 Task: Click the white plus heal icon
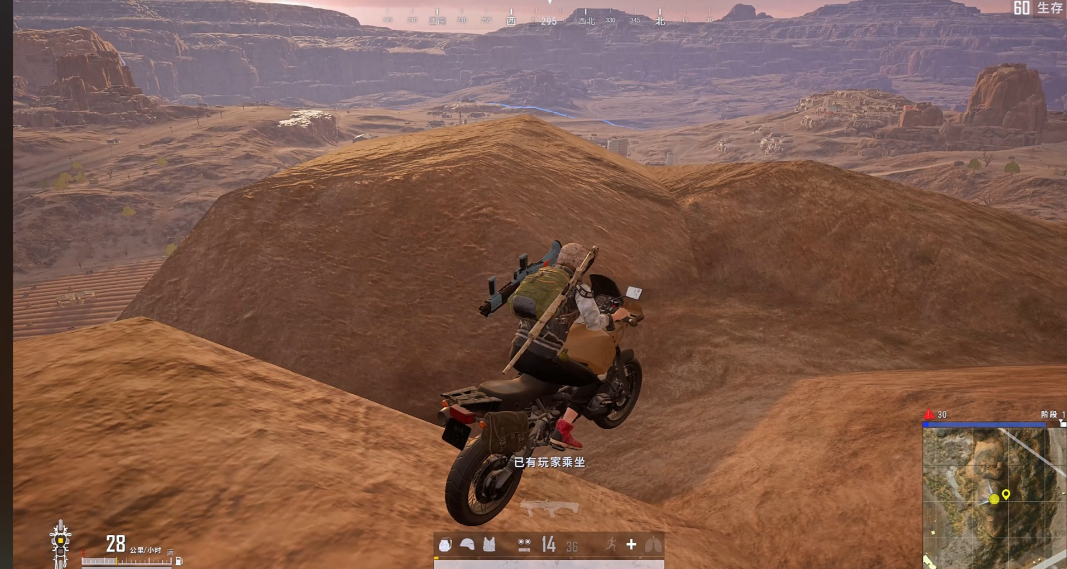[x=631, y=544]
